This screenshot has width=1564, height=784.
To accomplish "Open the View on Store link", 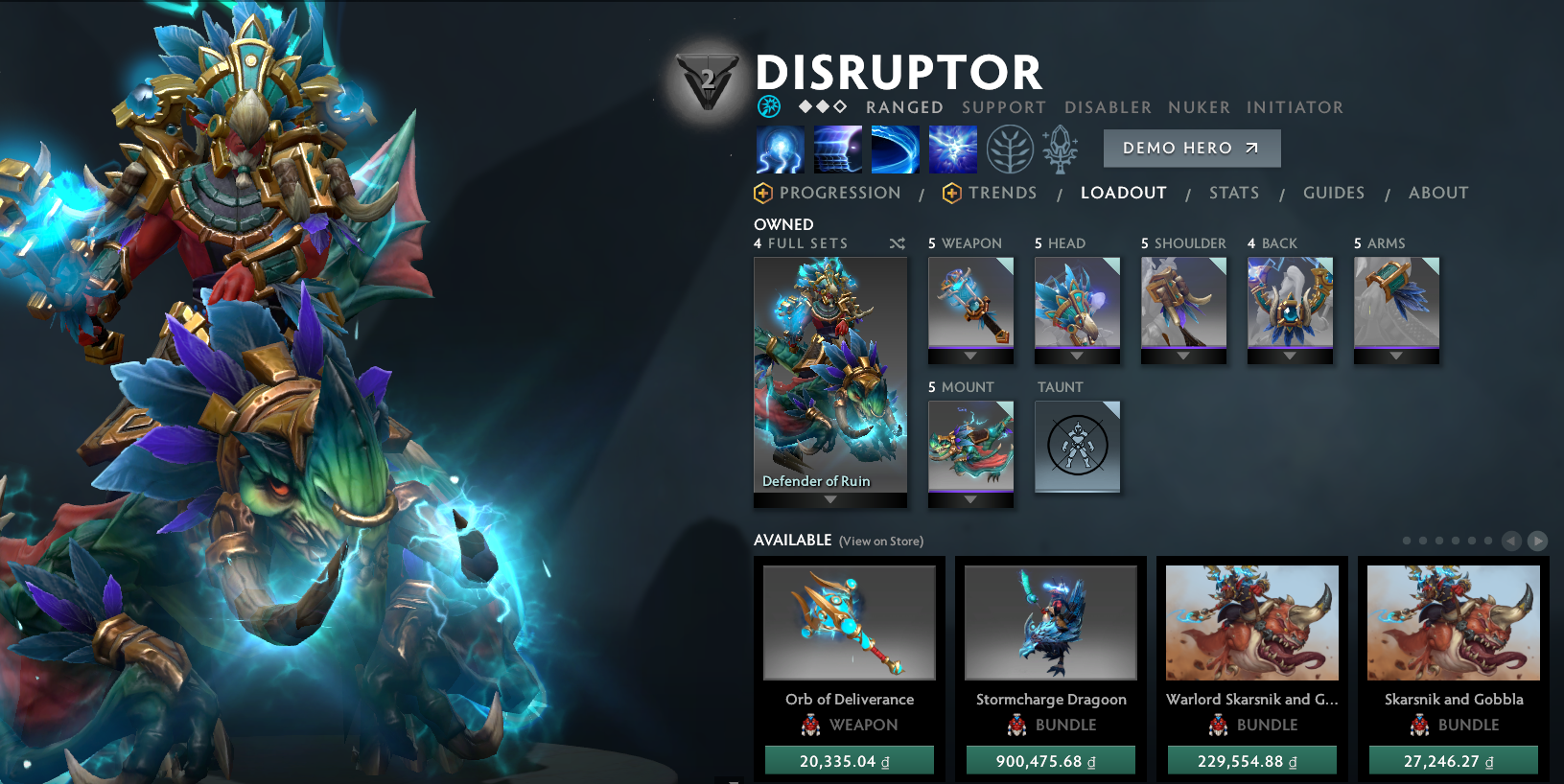I will (880, 542).
